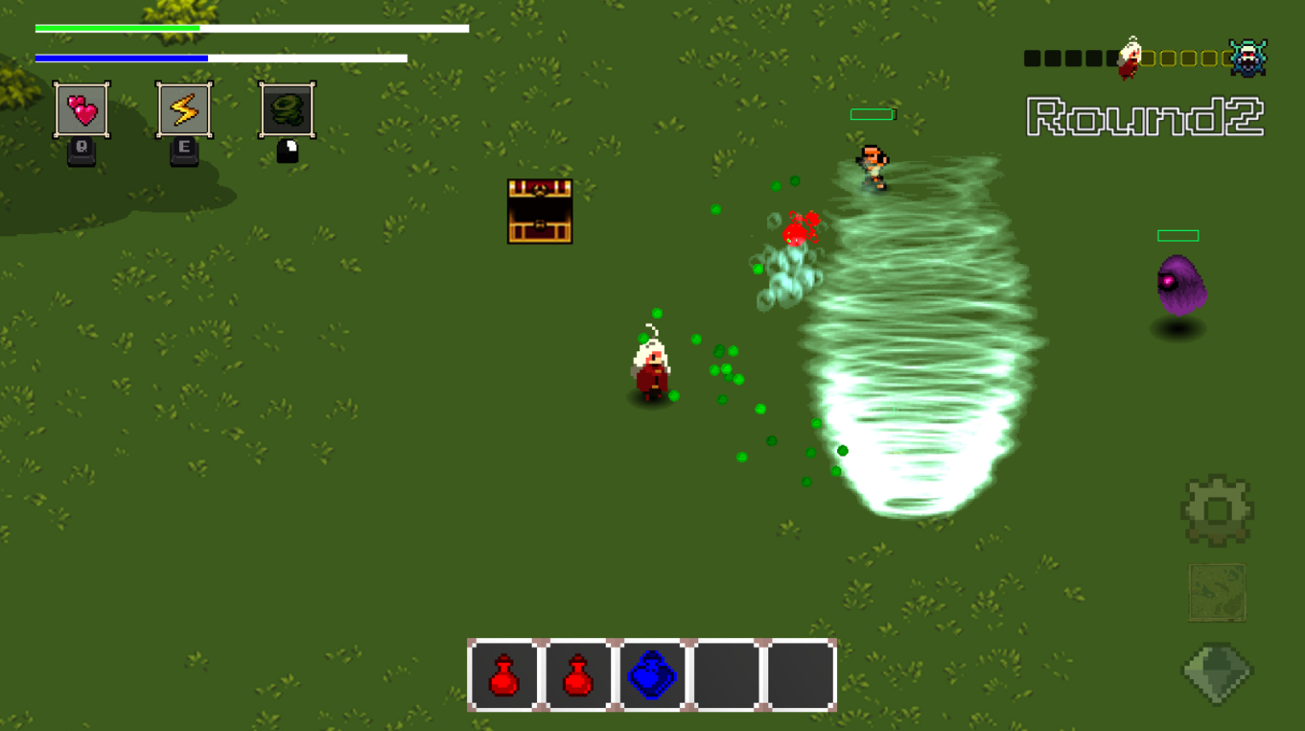Activate the lightning bolt ability
The width and height of the screenshot is (1305, 731).
[x=184, y=109]
